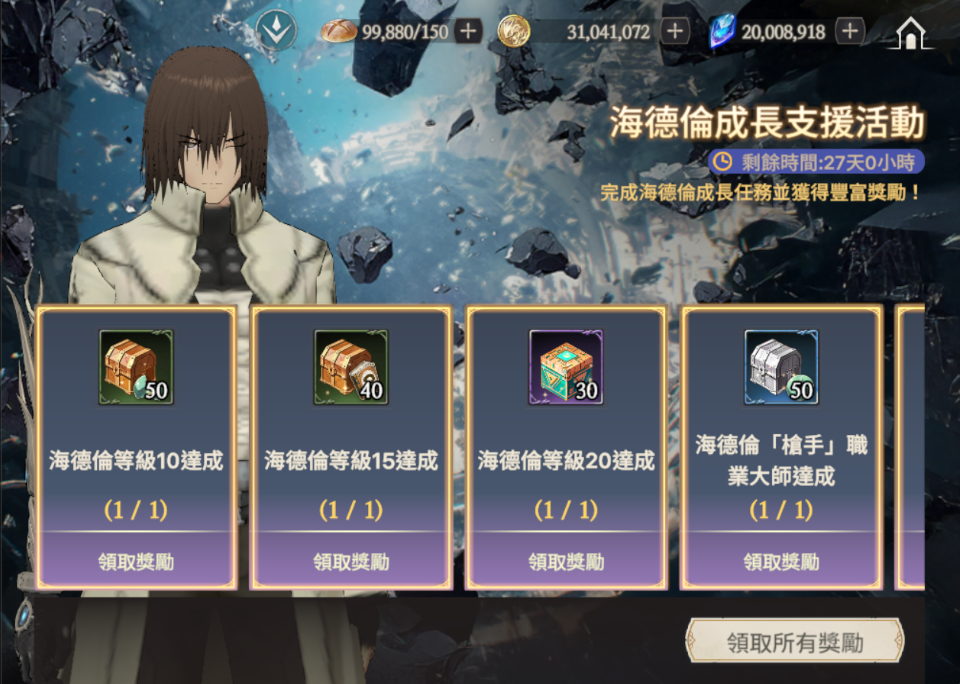Add more bread stamina with plus button
Screen dimensions: 960x684
[468, 31]
